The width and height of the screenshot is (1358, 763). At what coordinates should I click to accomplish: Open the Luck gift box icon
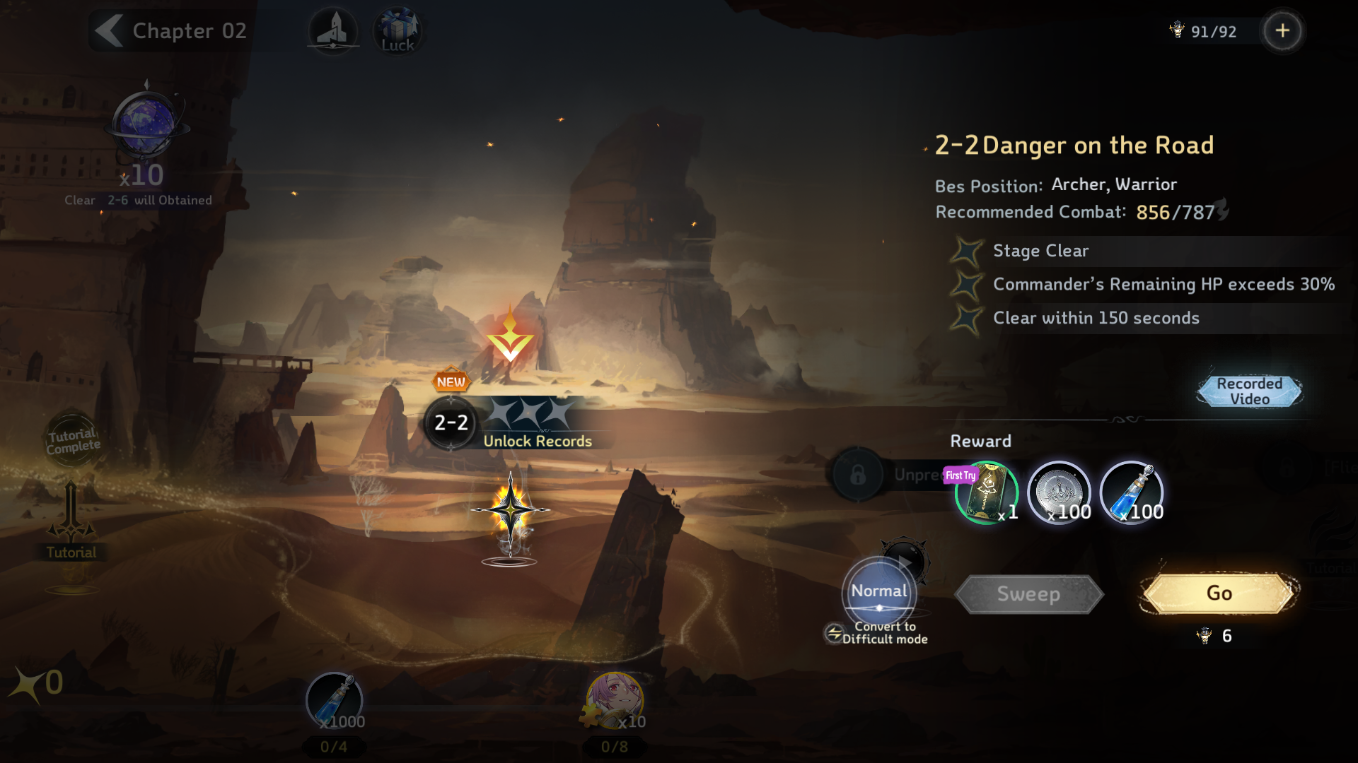(x=397, y=31)
